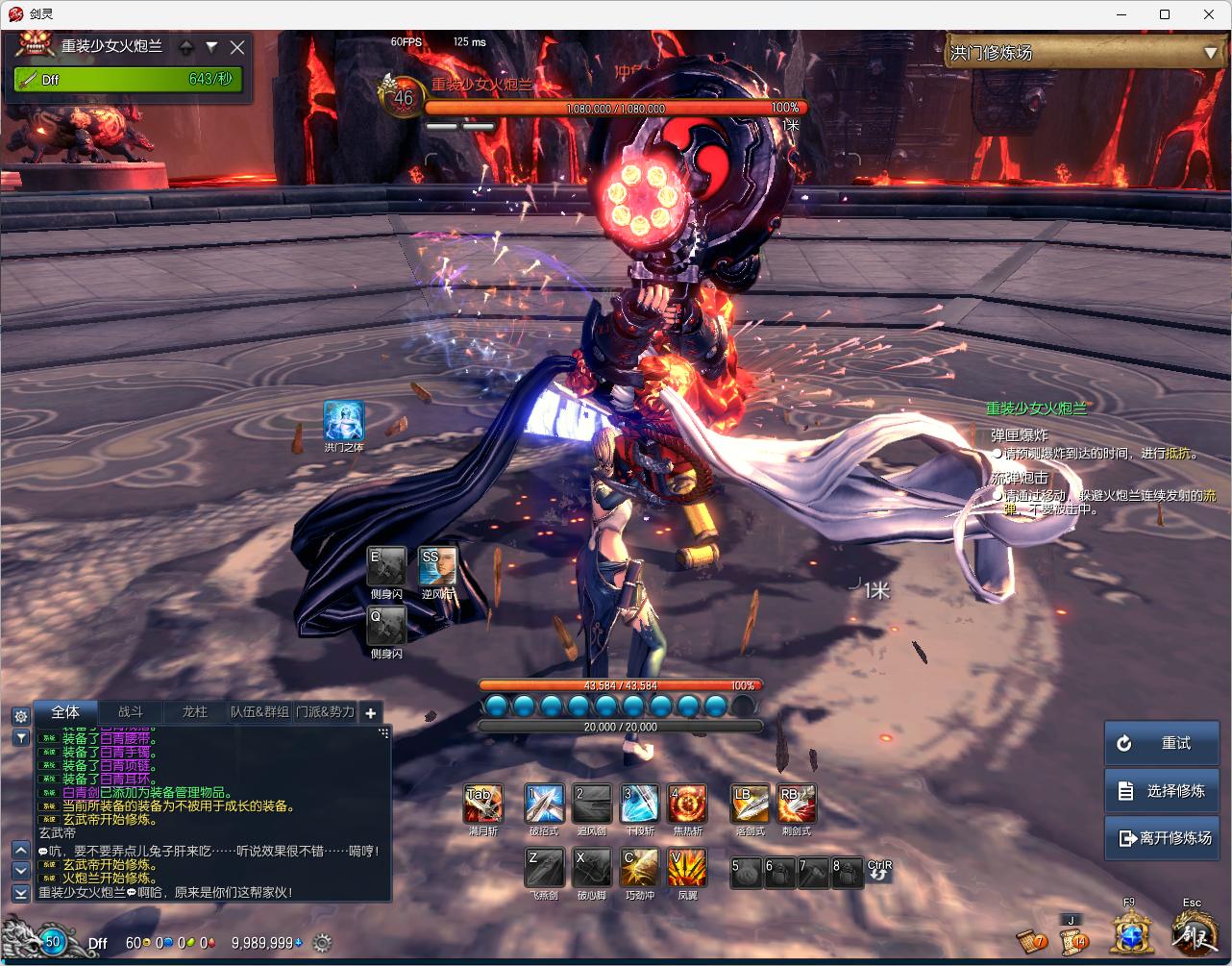The height and width of the screenshot is (966, 1232).
Task: Leave via the 离开修炼场 button
Action: click(x=1162, y=837)
